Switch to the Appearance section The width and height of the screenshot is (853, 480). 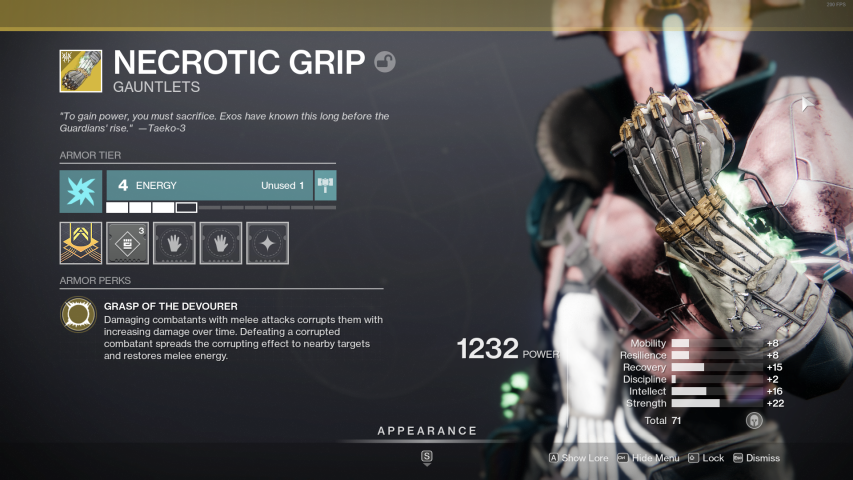[x=427, y=431]
